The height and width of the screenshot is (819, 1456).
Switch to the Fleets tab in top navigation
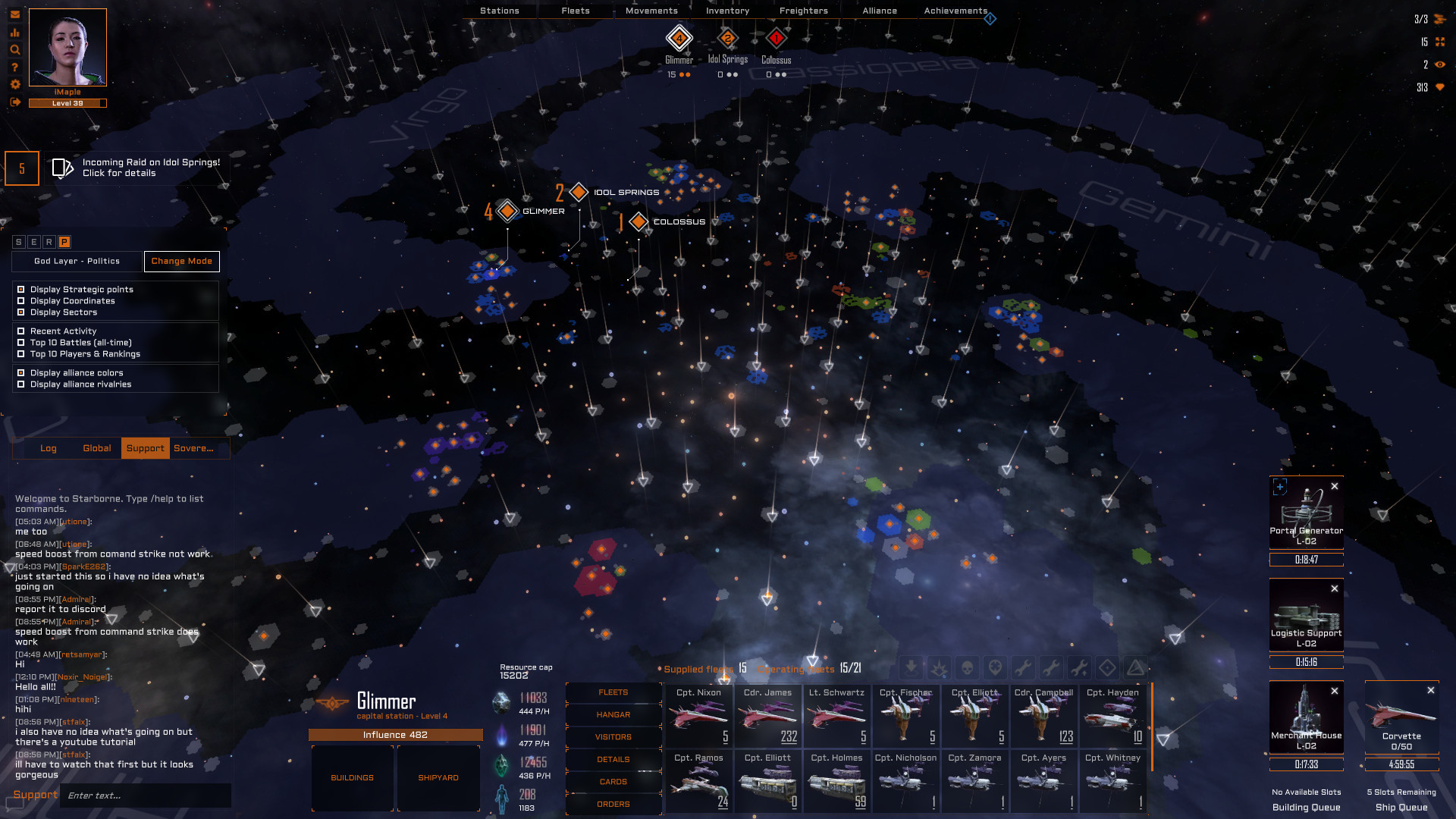click(574, 11)
